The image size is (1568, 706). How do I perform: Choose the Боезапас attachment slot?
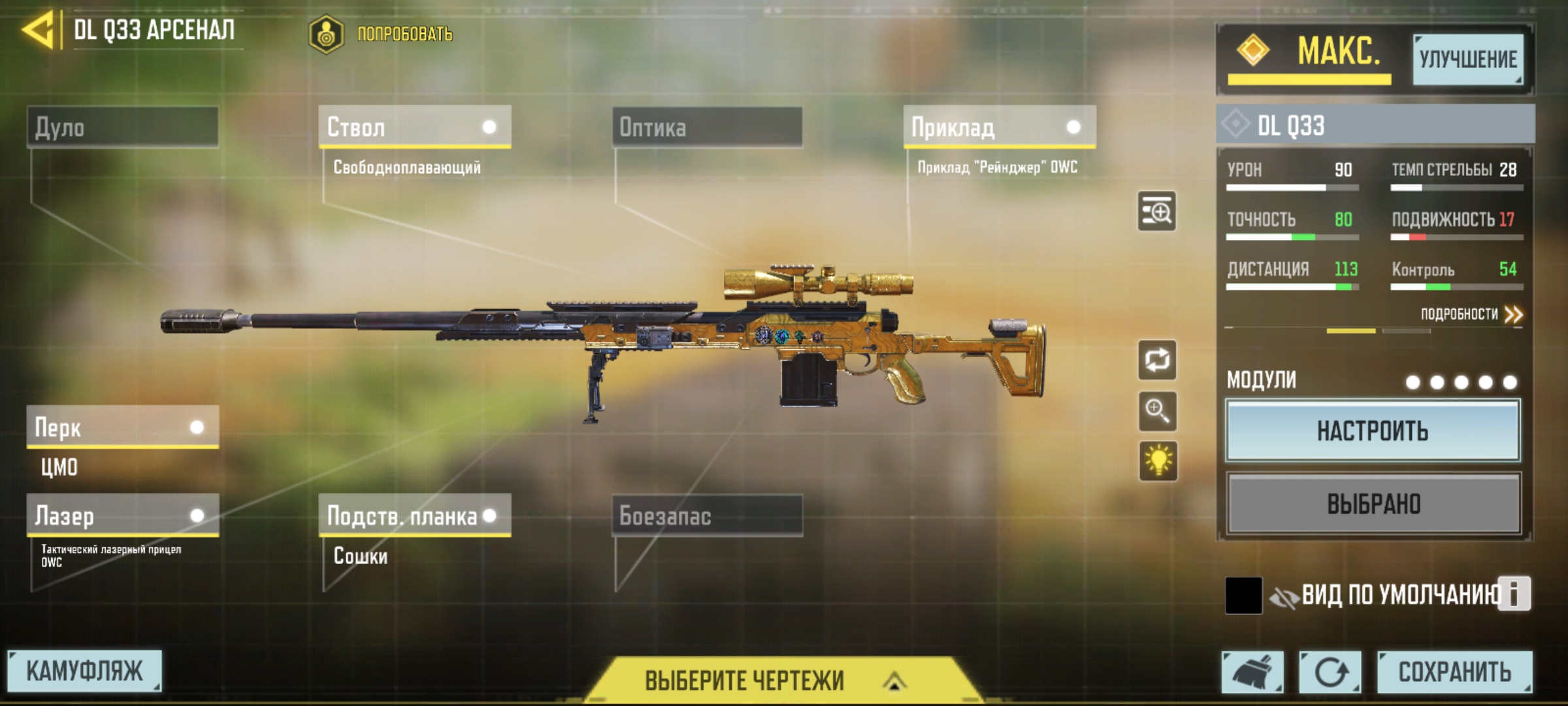(x=707, y=516)
